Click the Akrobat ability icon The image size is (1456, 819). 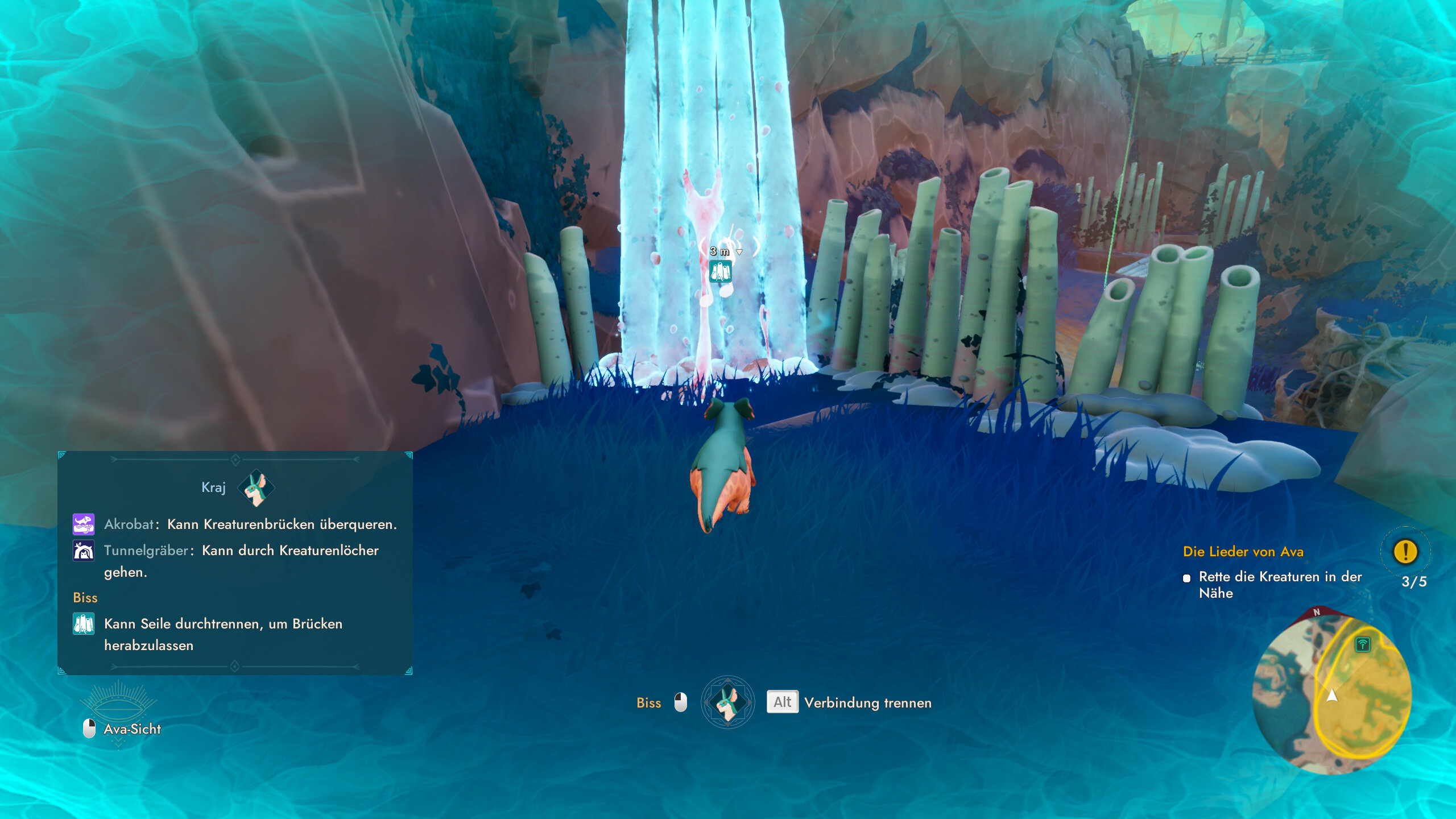point(84,524)
